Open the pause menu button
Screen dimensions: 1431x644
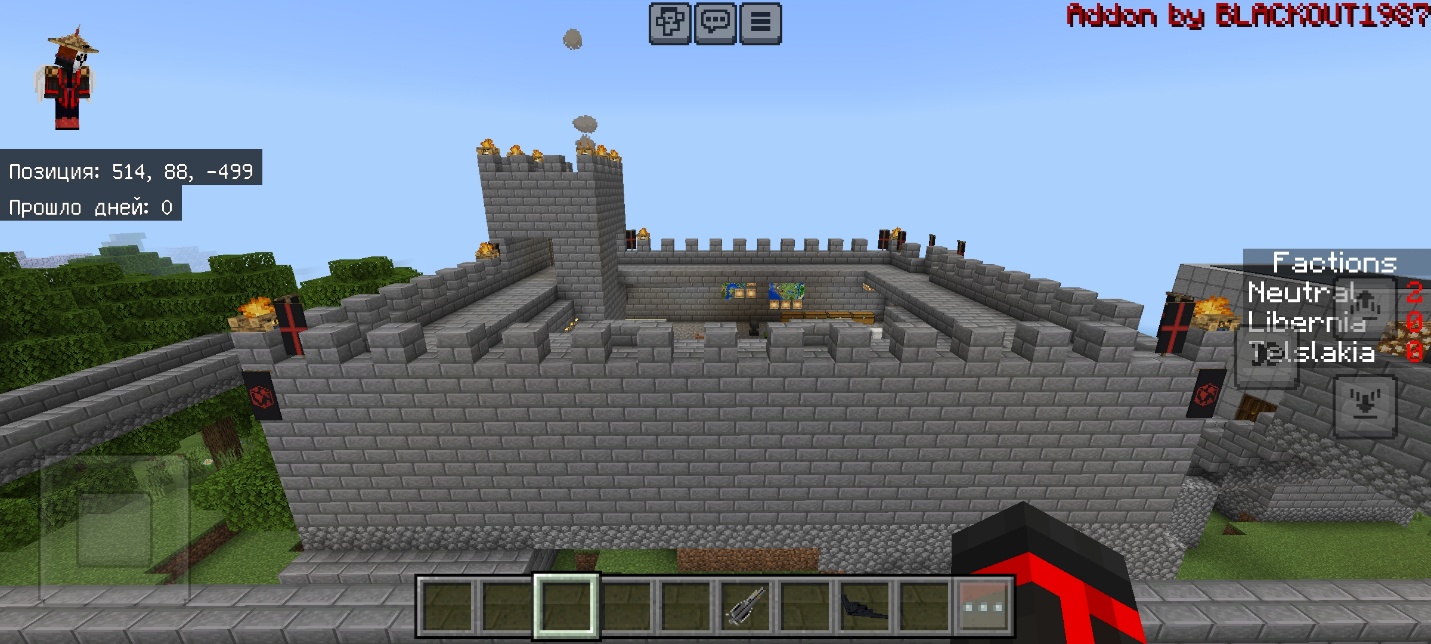(x=761, y=22)
